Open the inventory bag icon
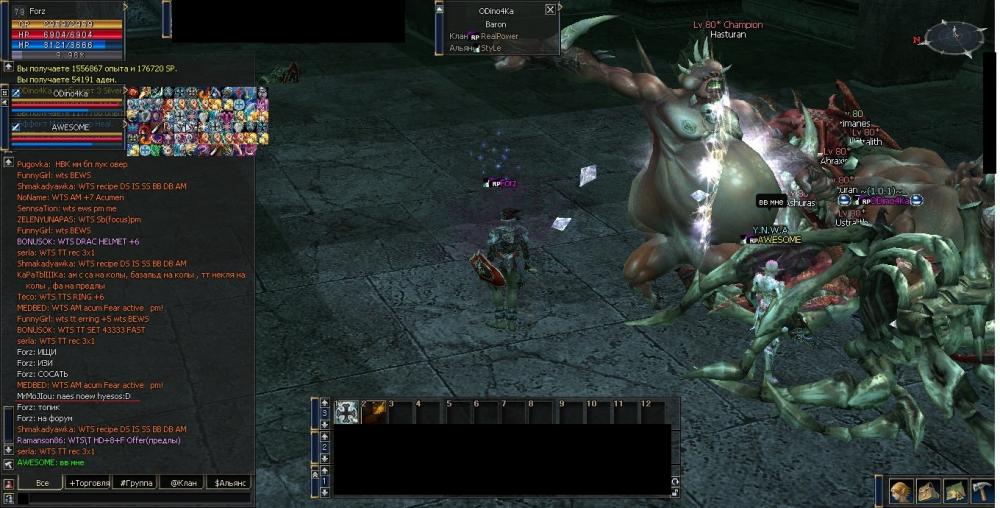Image resolution: width=1000 pixels, height=508 pixels. tap(928, 490)
